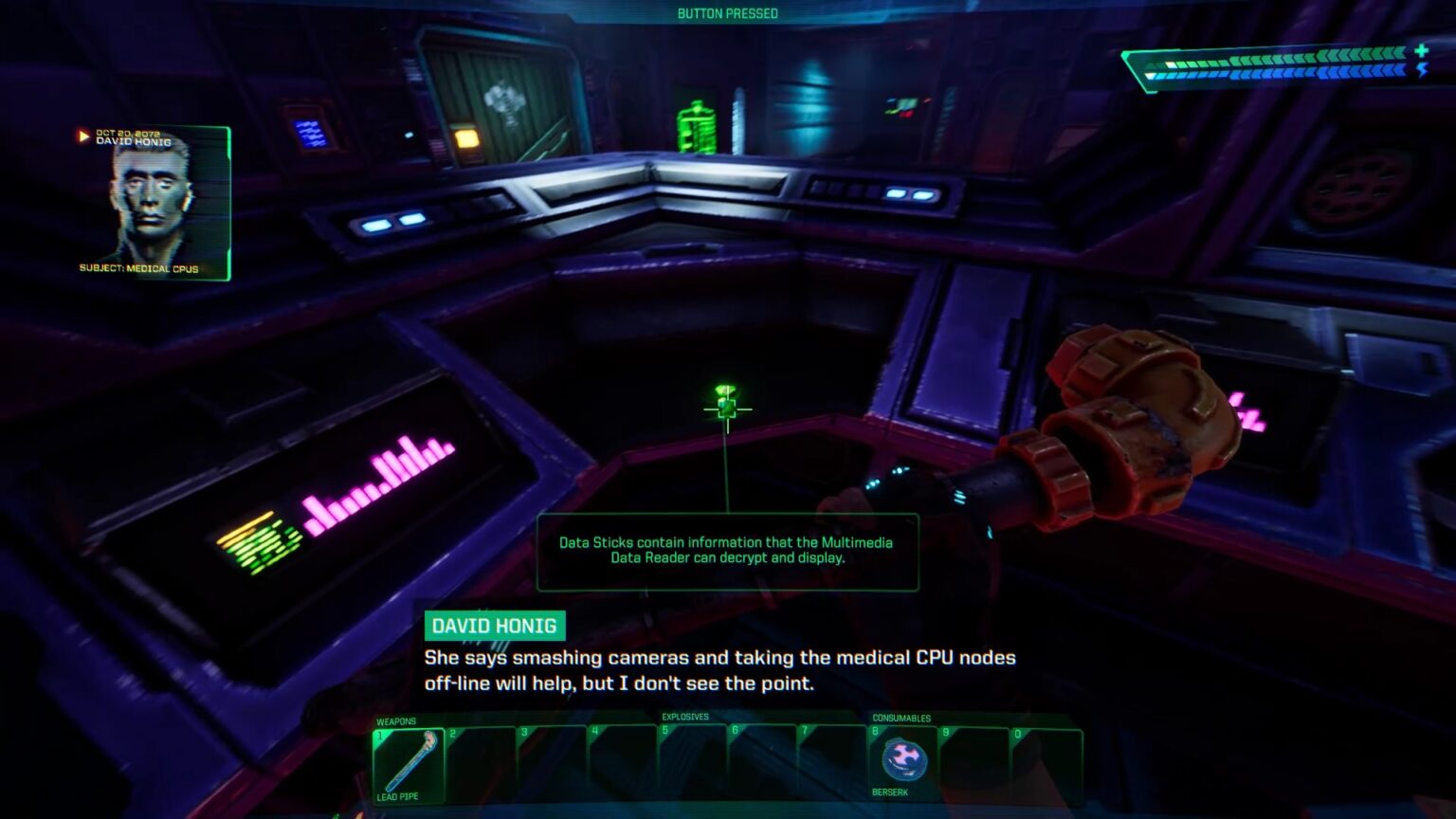Toggle empty explosives slot 5
Screen dimensions: 1456x819
[x=689, y=758]
